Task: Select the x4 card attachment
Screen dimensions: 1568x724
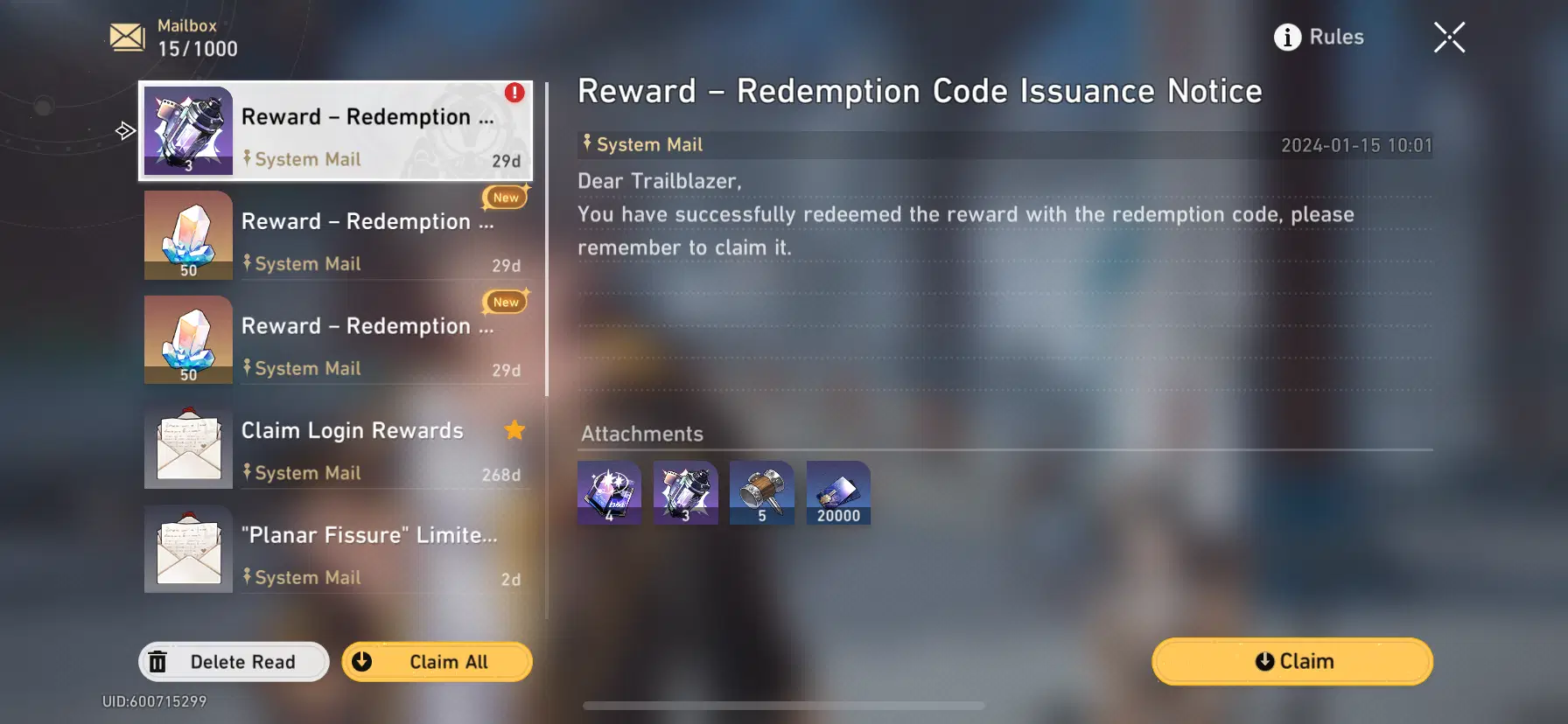Action: click(608, 492)
